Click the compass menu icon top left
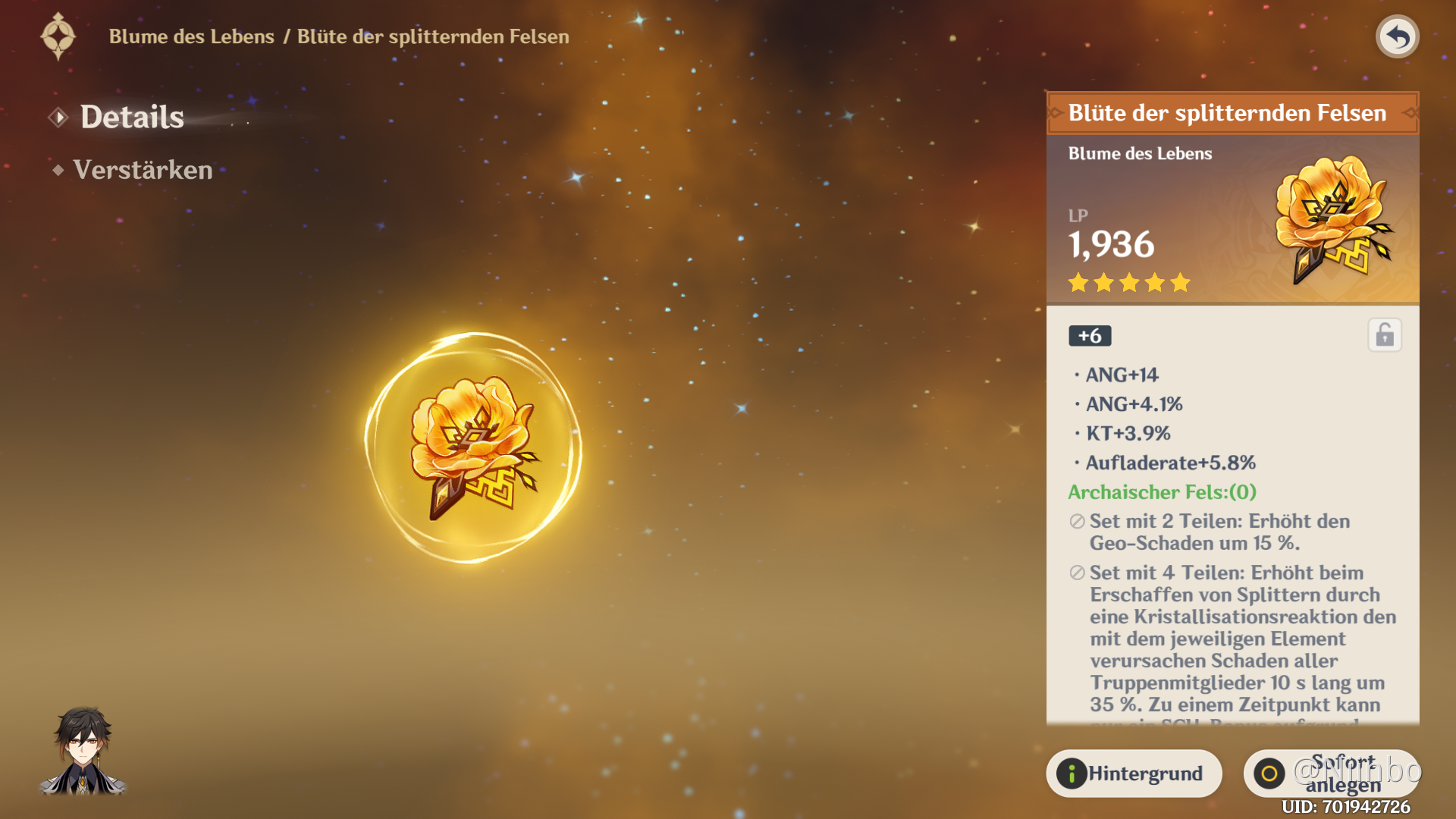Image resolution: width=1456 pixels, height=819 pixels. (59, 35)
